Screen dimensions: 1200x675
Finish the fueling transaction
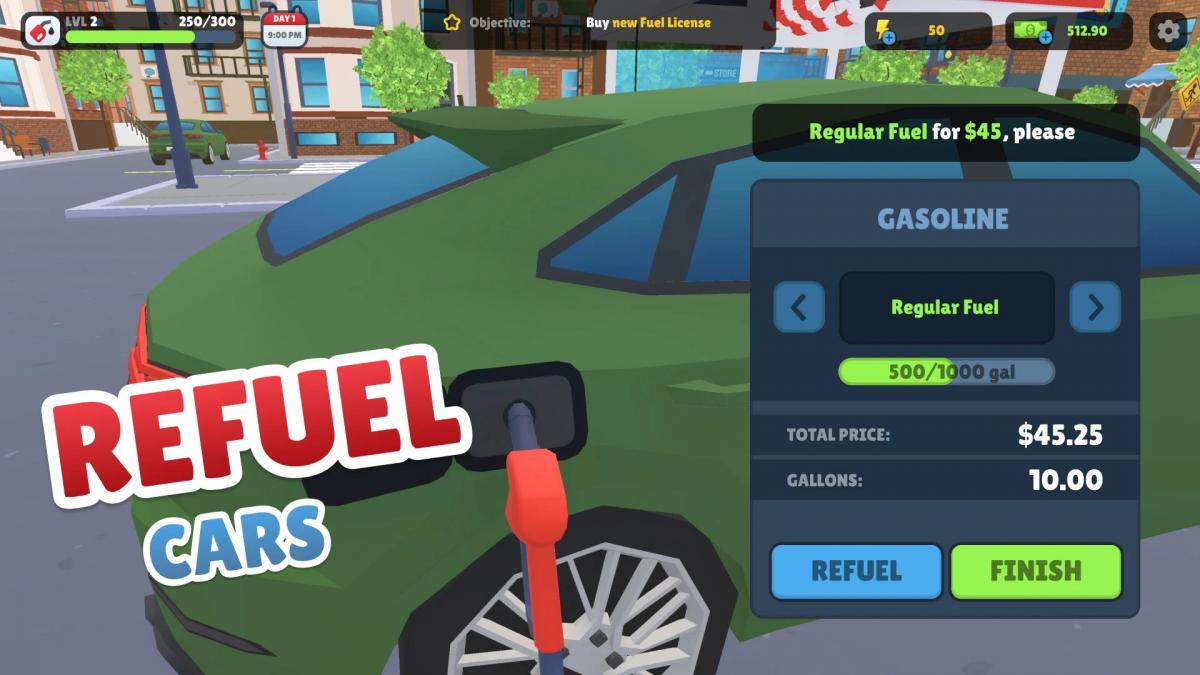[1035, 571]
